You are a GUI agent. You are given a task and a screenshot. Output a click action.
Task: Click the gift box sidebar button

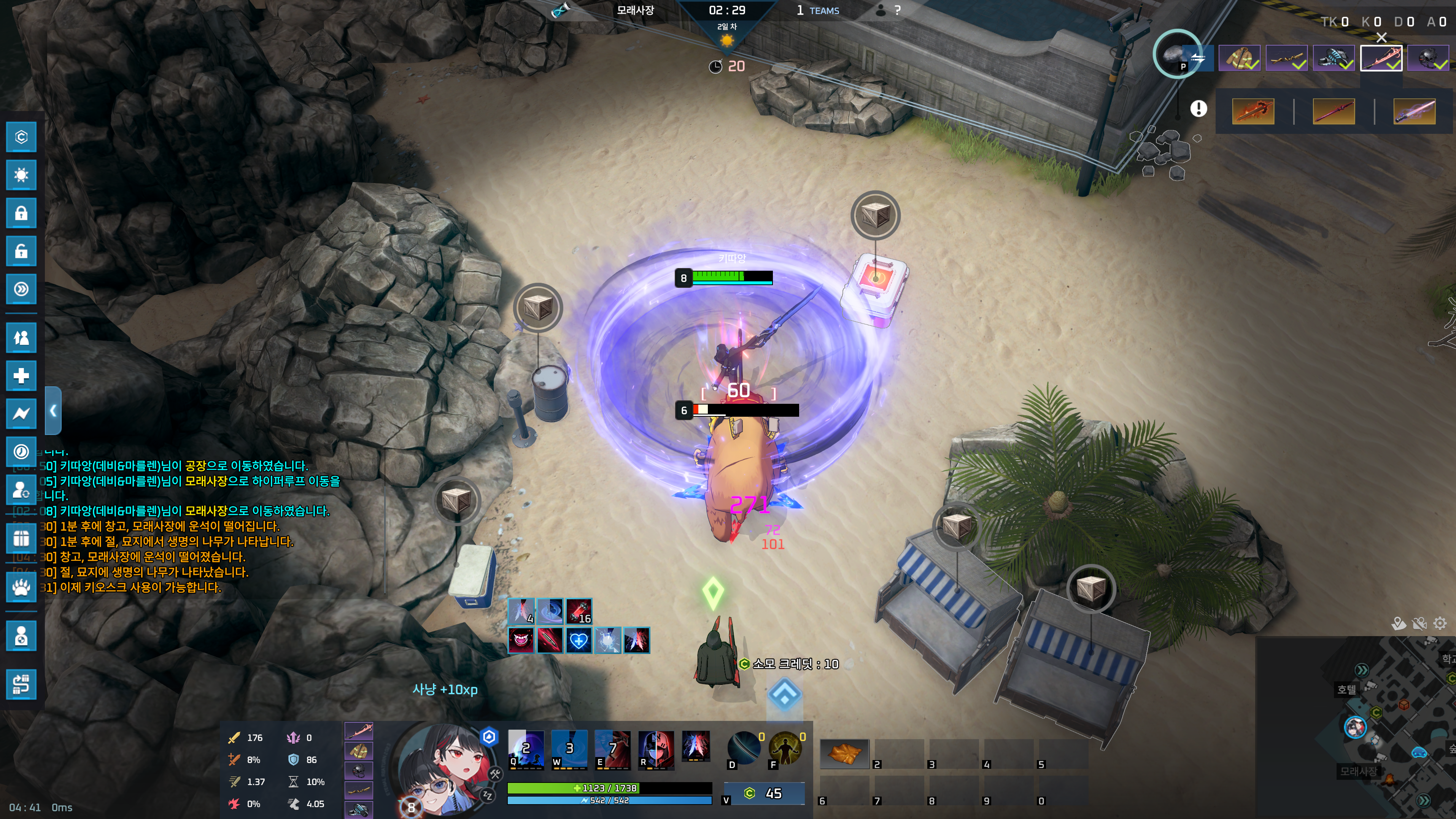(21, 538)
